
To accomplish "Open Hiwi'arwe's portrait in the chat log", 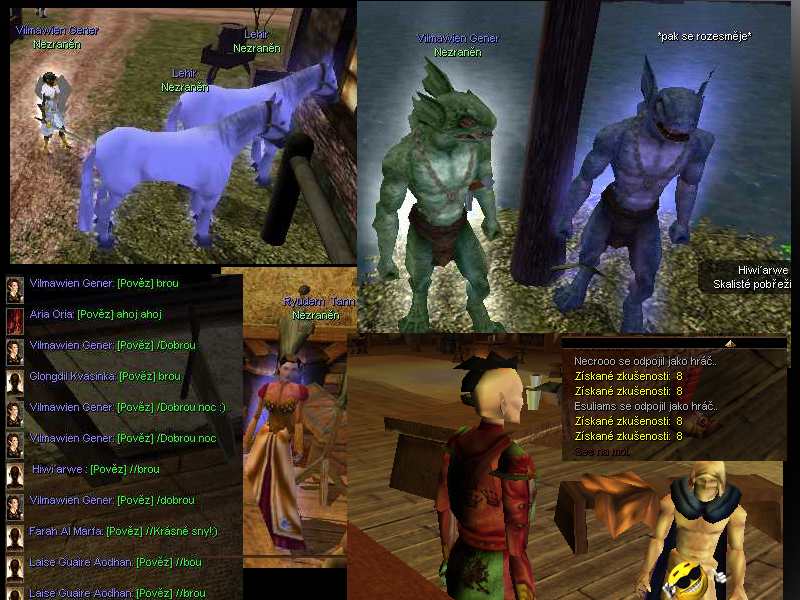I will (15, 476).
